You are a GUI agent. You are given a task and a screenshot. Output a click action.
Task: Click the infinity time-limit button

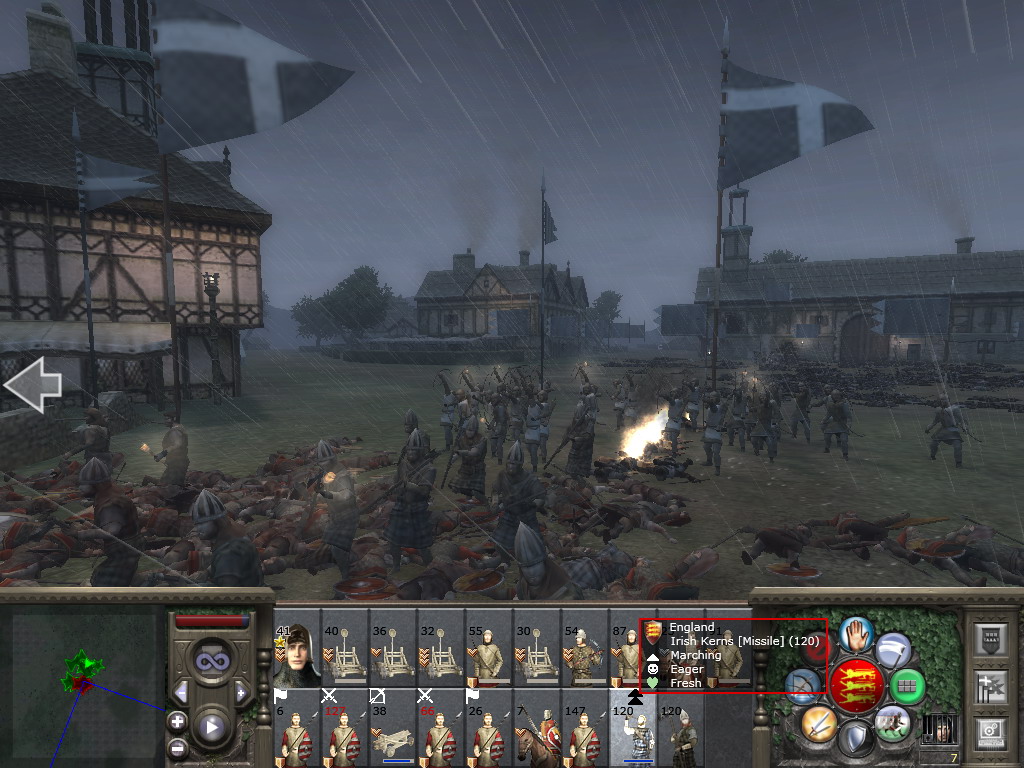(211, 659)
